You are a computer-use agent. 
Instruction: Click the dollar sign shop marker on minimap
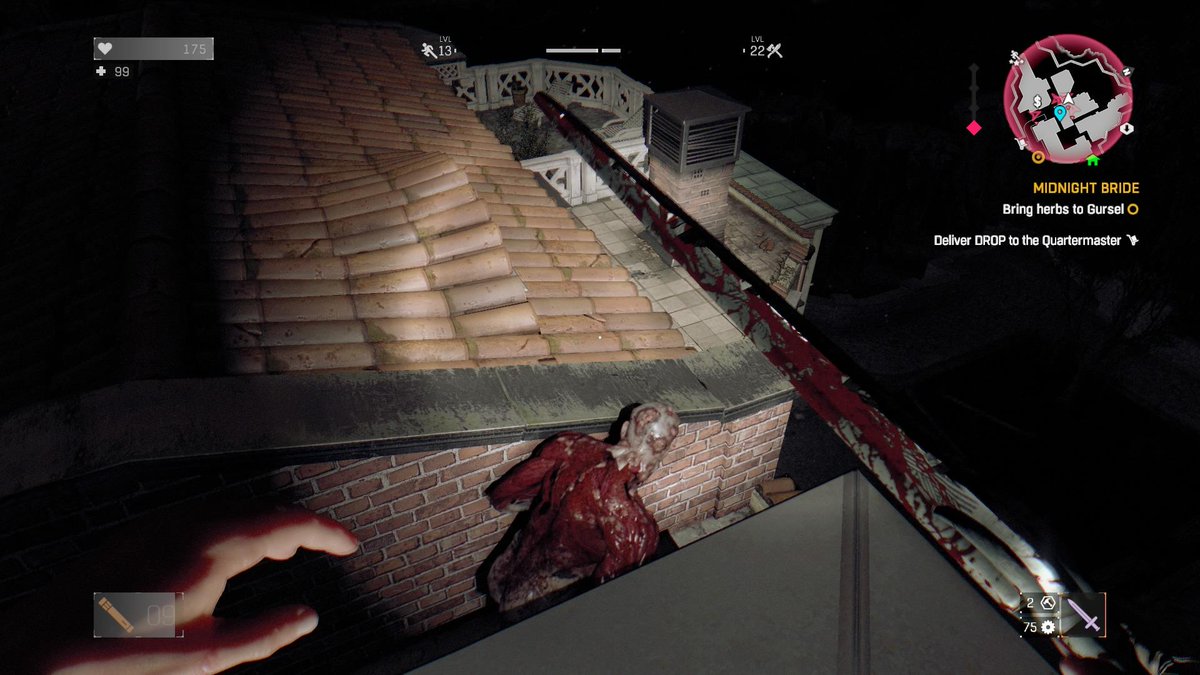click(x=1038, y=102)
